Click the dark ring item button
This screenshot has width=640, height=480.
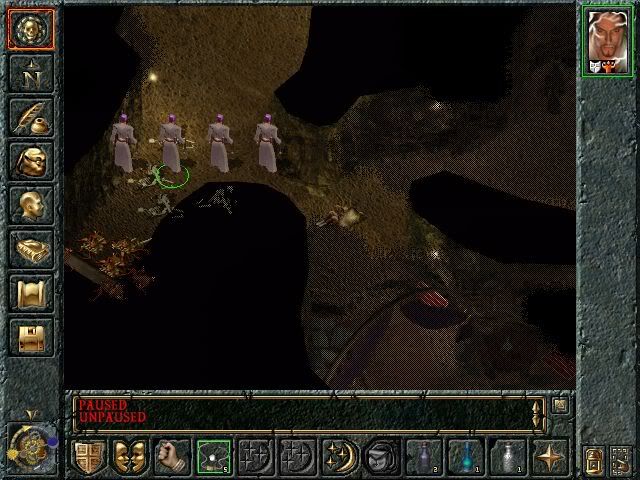[381, 456]
